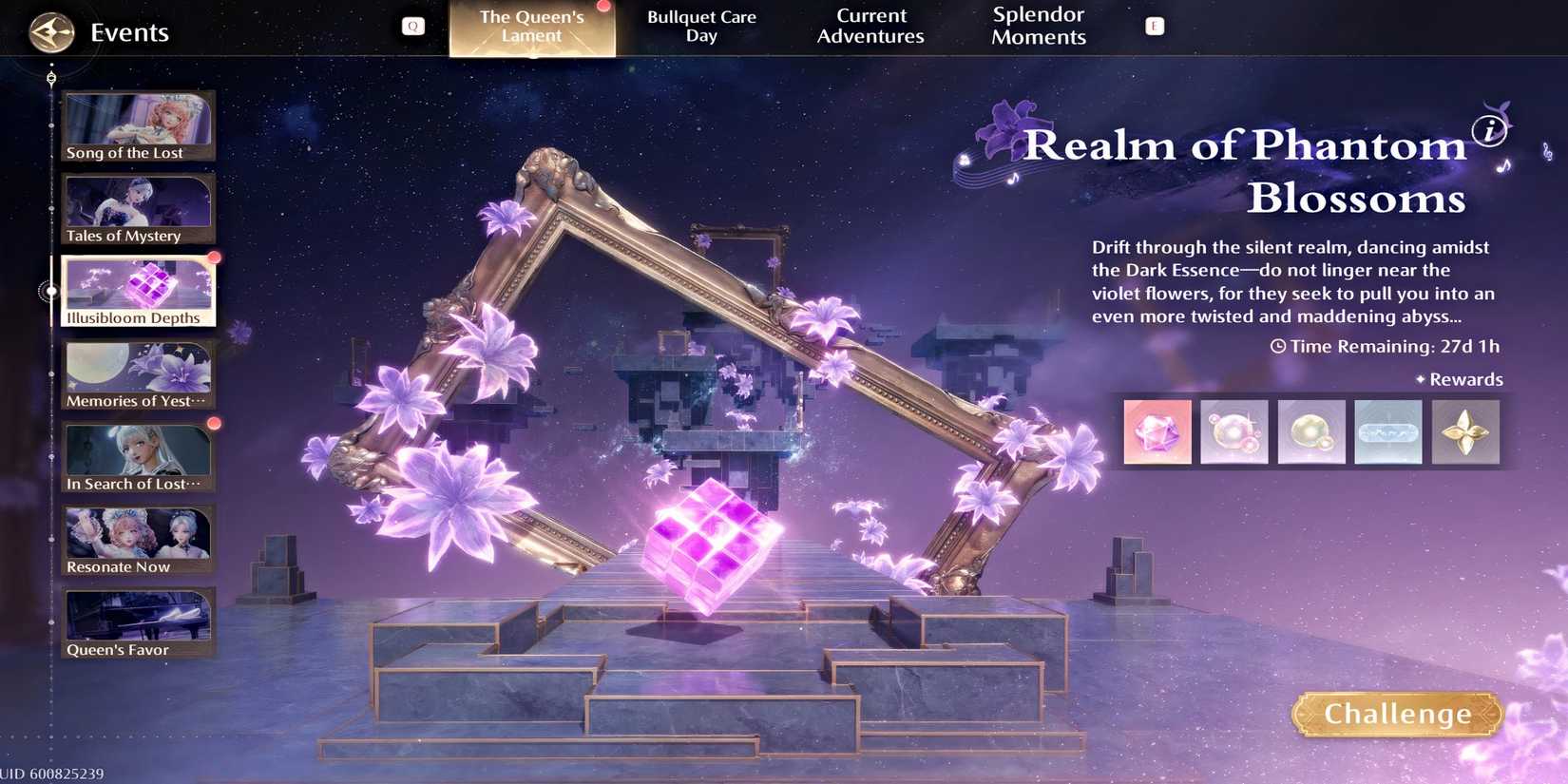Image resolution: width=1568 pixels, height=784 pixels.
Task: Select the pink pearl reward icon
Action: click(1233, 432)
